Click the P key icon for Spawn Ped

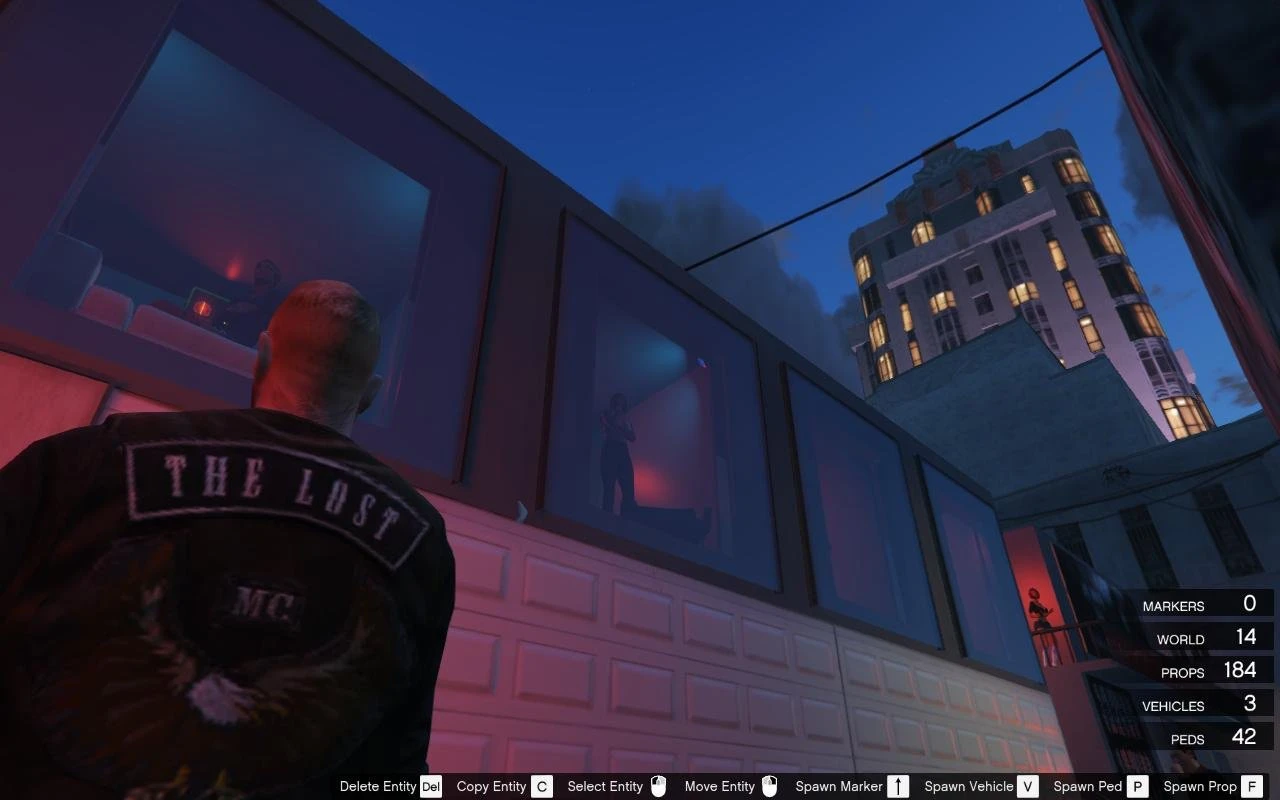pos(1137,786)
